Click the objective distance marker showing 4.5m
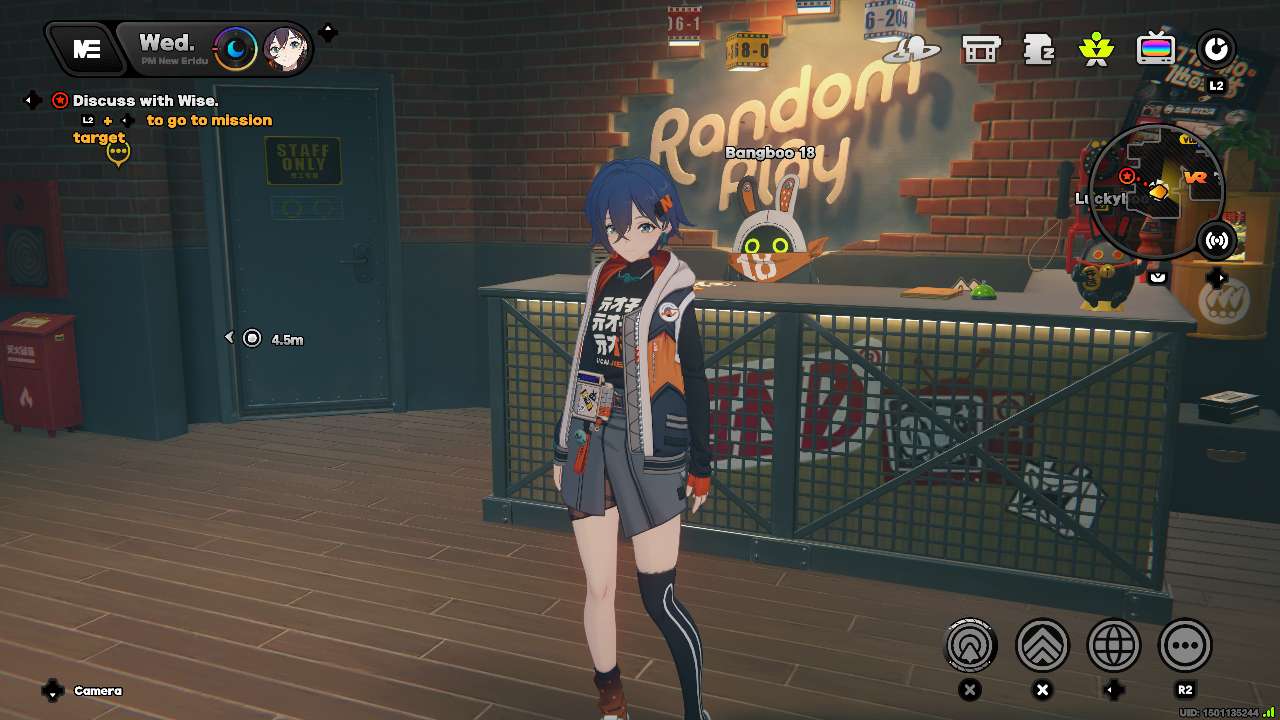 pyautogui.click(x=253, y=339)
